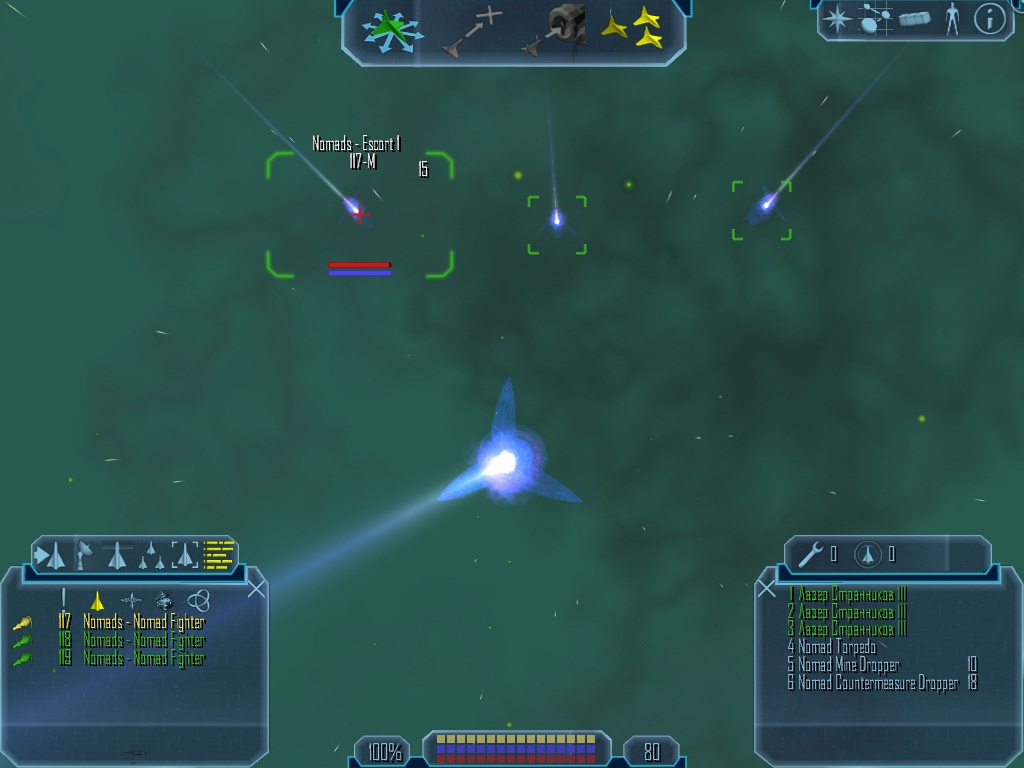Select the yellow formation maneuver icon
The width and height of the screenshot is (1024, 768).
pyautogui.click(x=633, y=28)
